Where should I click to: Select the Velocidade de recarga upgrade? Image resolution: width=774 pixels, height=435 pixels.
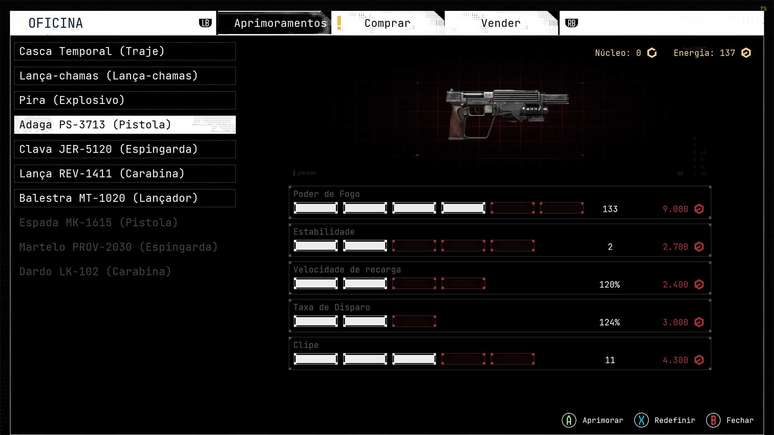click(500, 279)
